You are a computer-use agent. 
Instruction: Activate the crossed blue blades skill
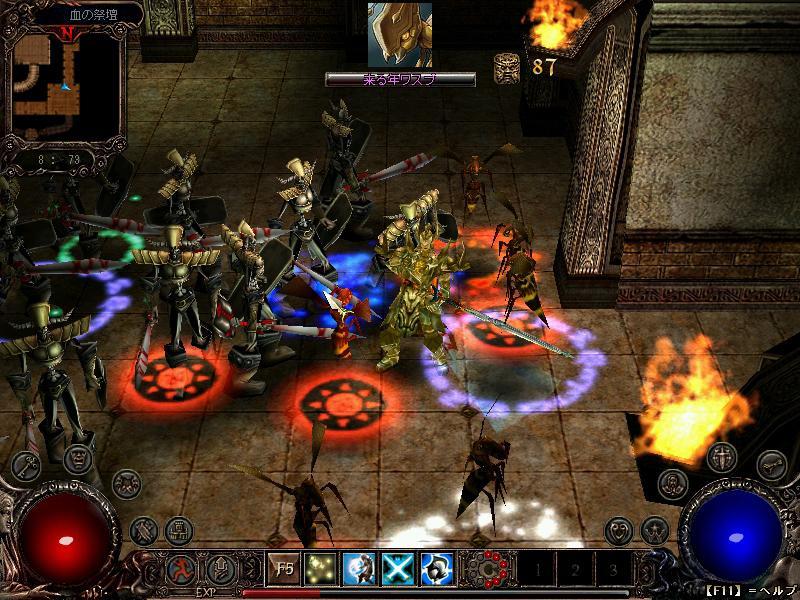397,569
